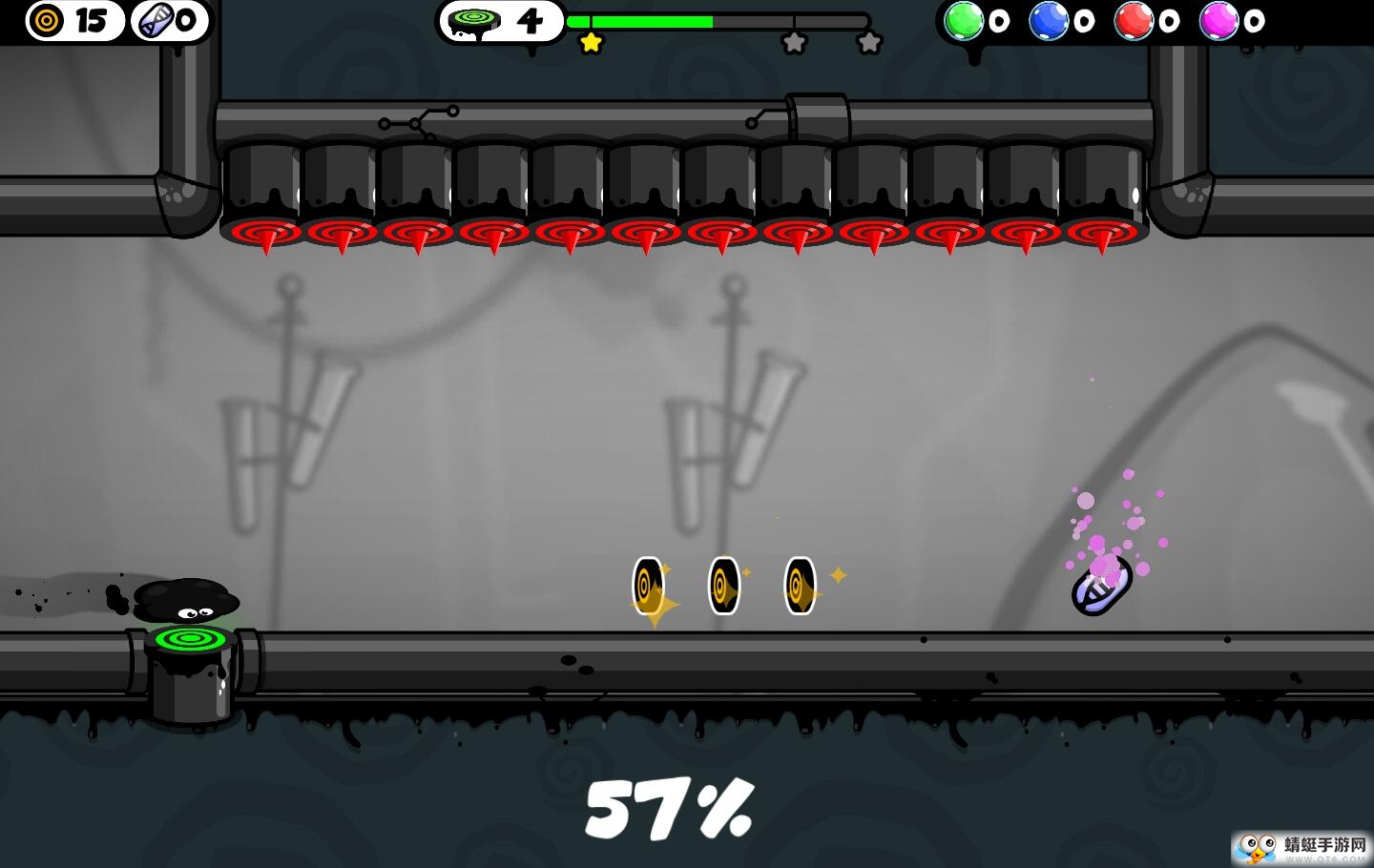1374x868 pixels.
Task: Click the green jump pad counter icon
Action: click(474, 21)
